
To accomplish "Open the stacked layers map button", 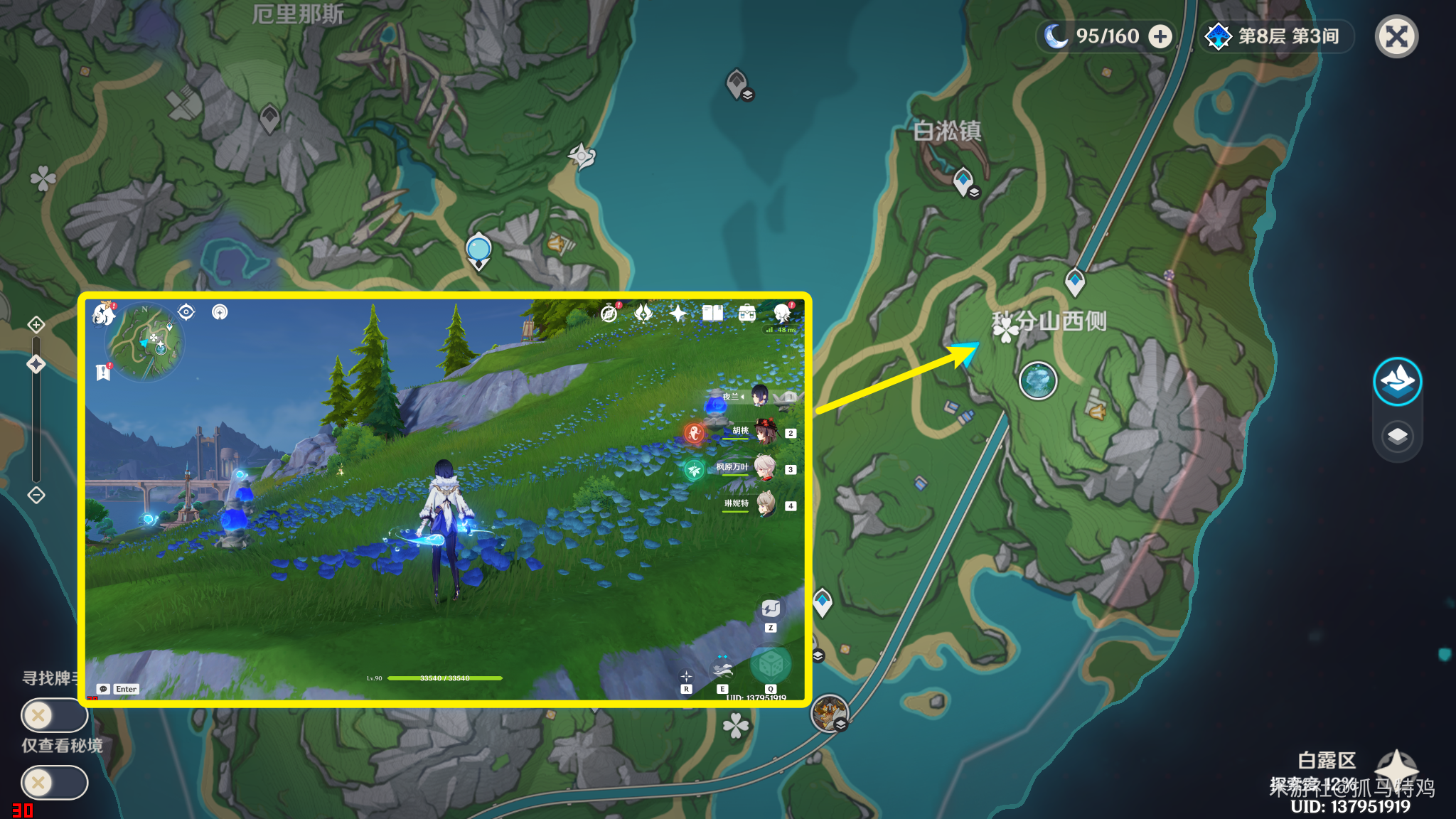I will [x=1397, y=436].
